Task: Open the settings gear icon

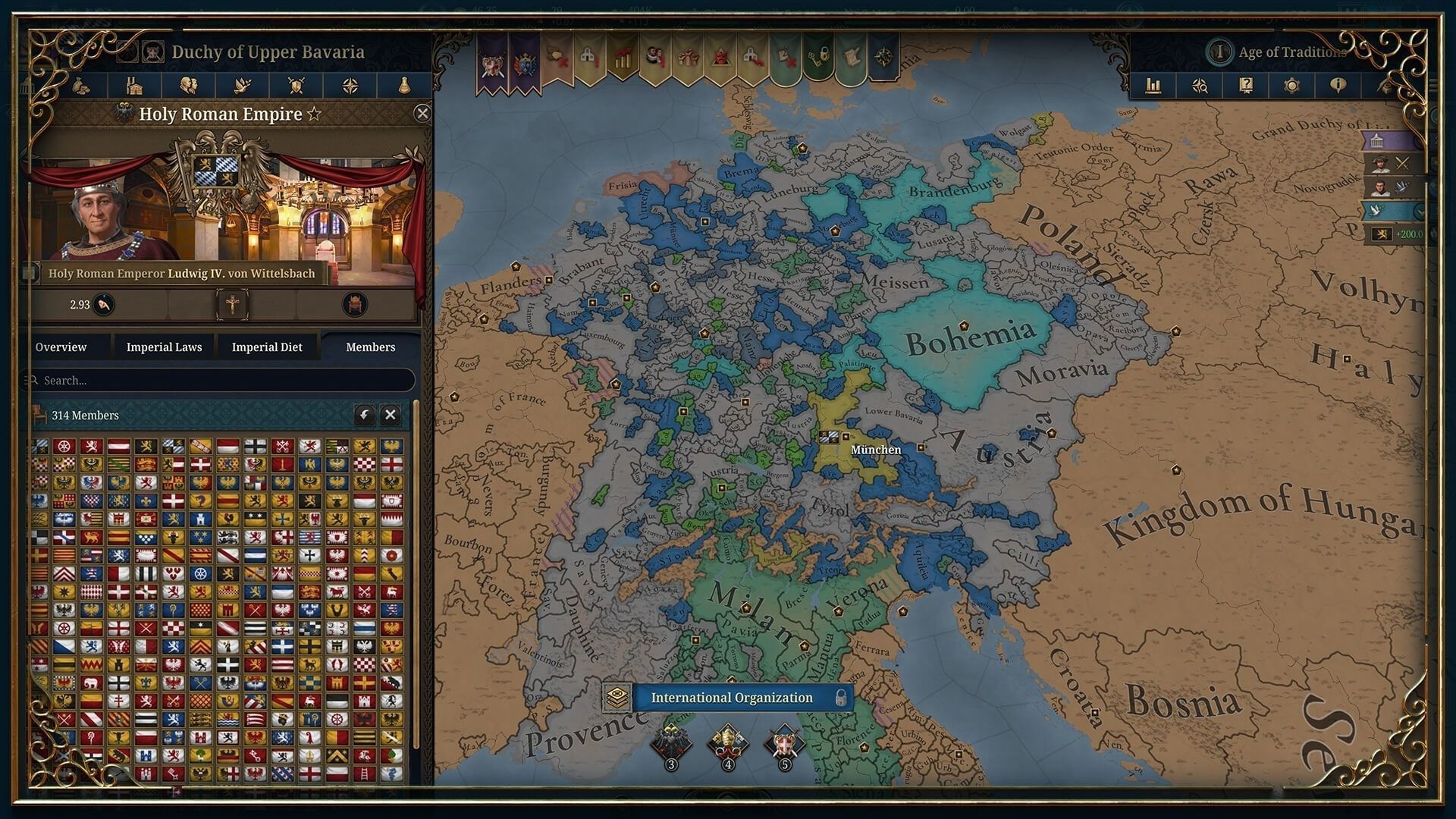Action: 1291,86
